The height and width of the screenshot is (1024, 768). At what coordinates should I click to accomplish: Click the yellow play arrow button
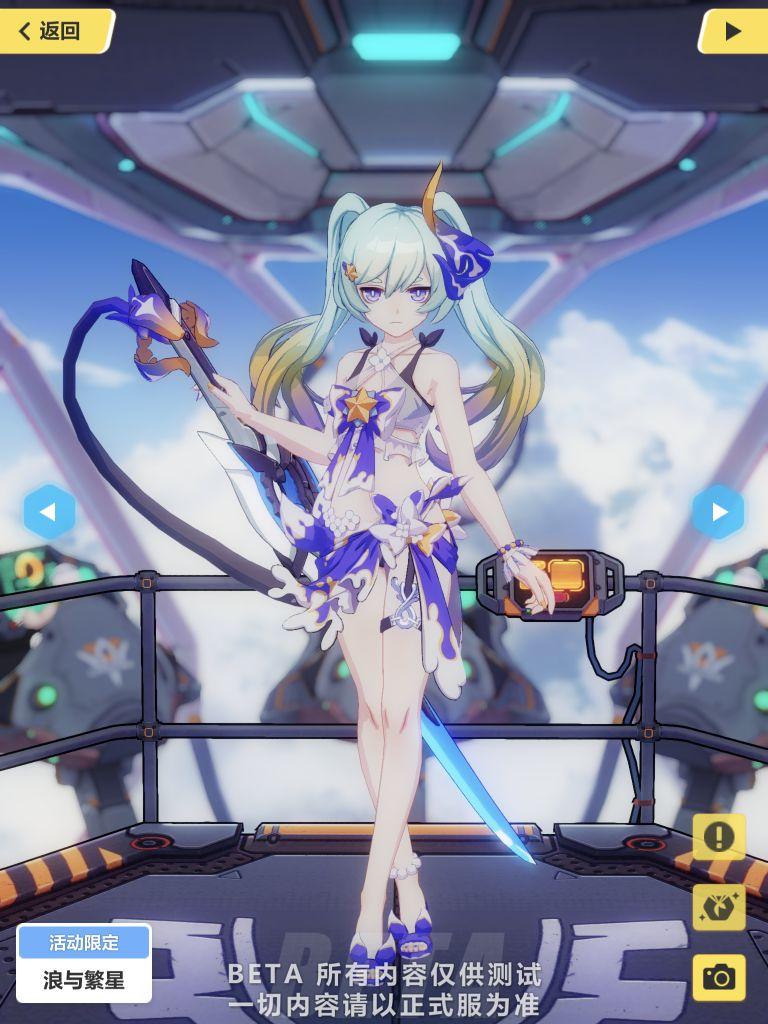coord(732,31)
